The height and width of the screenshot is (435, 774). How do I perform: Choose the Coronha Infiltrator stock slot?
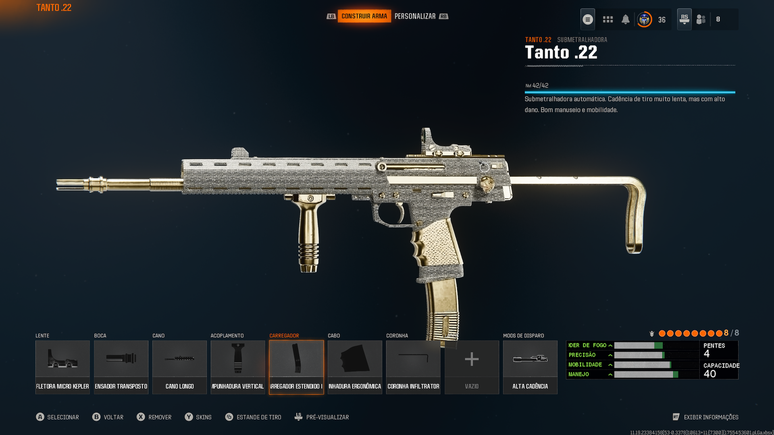click(413, 366)
